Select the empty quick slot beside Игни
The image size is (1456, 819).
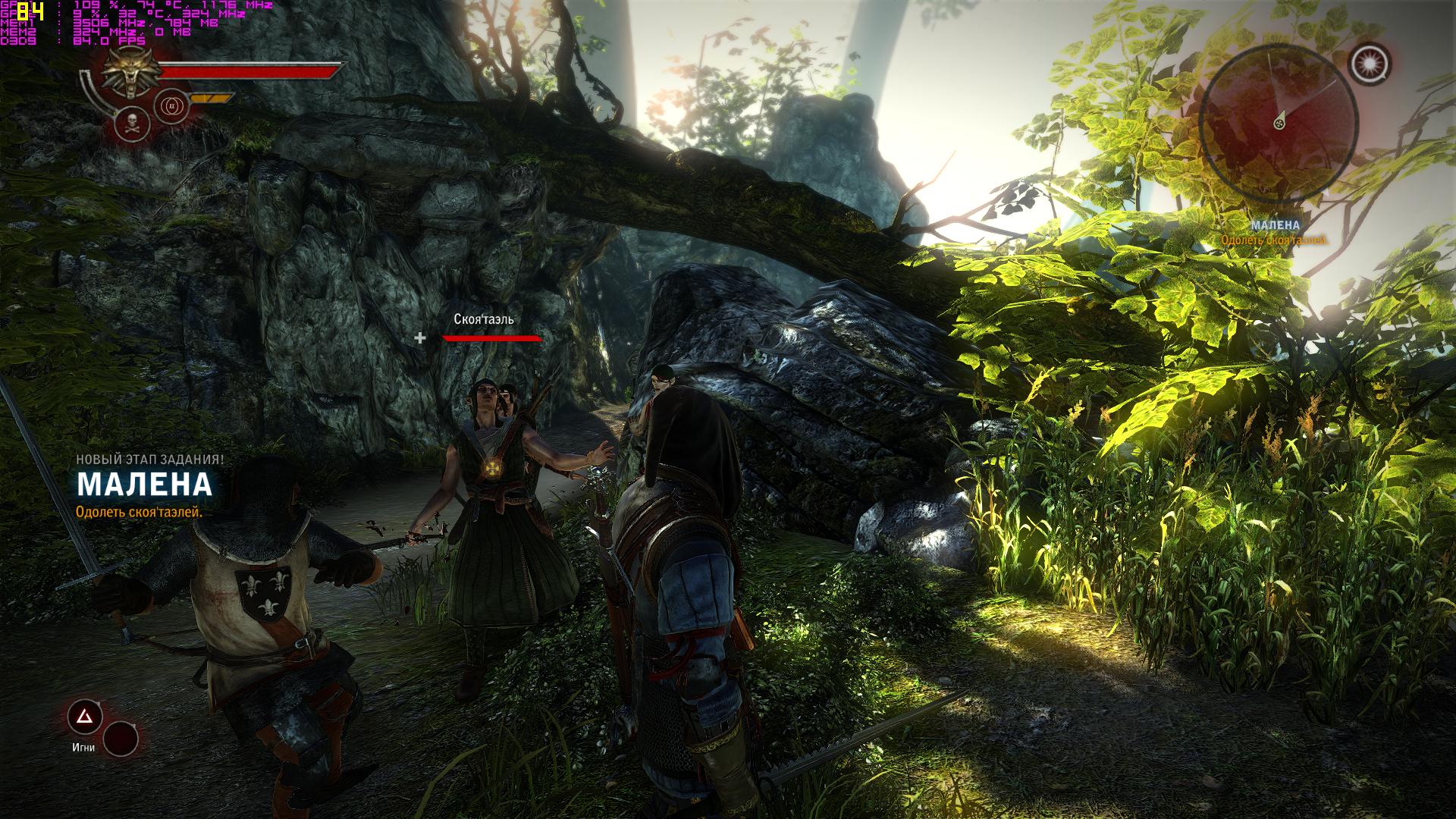[x=121, y=738]
